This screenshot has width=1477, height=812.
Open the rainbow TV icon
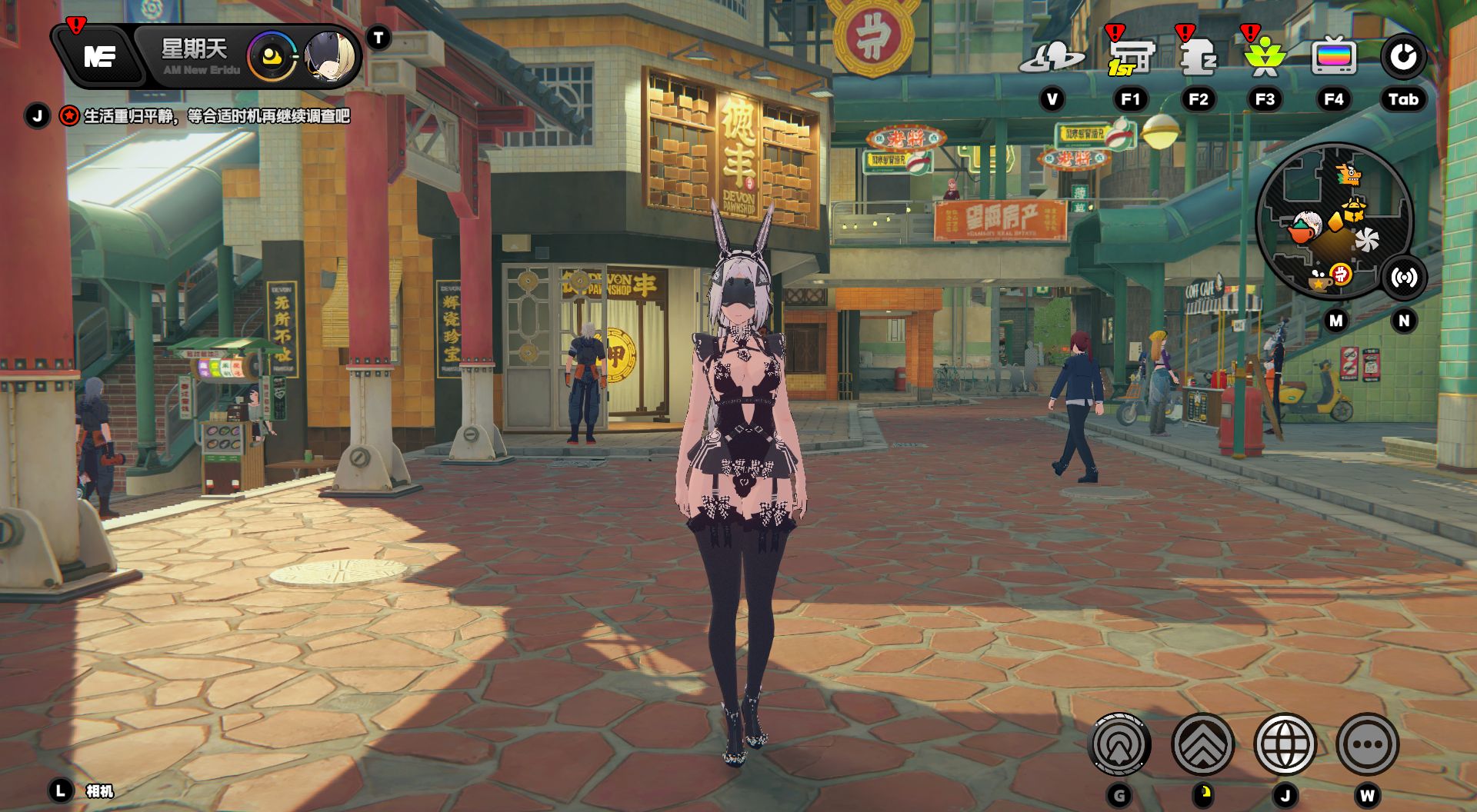tap(1333, 57)
